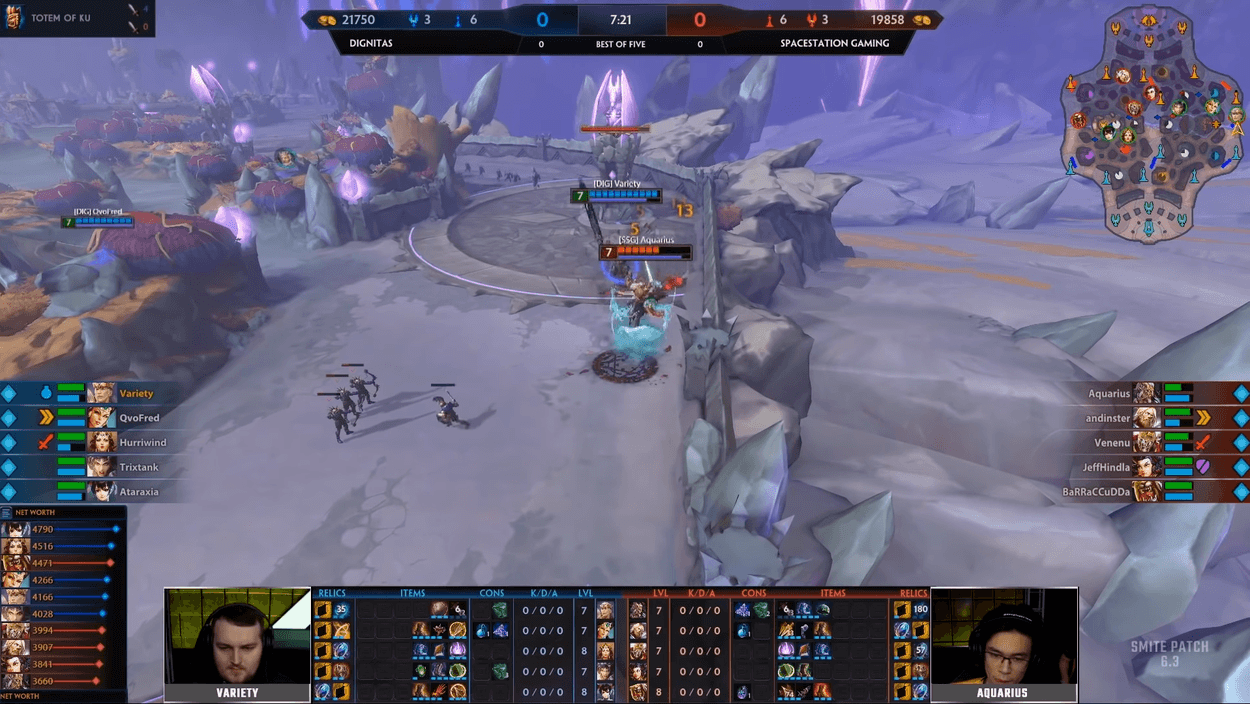
Task: Select BaRRaCCuDDa's player row
Action: click(1095, 492)
